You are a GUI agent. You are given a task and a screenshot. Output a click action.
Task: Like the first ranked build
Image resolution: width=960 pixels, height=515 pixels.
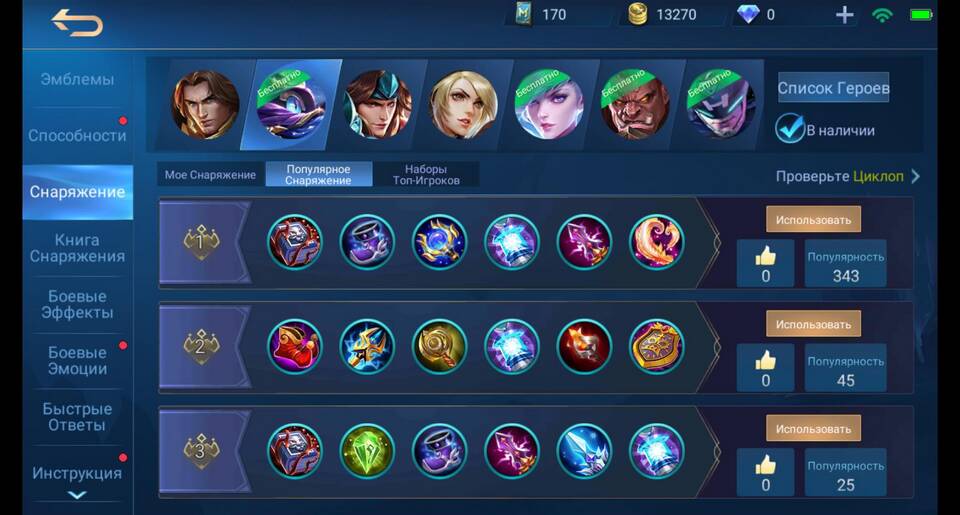pyautogui.click(x=765, y=264)
